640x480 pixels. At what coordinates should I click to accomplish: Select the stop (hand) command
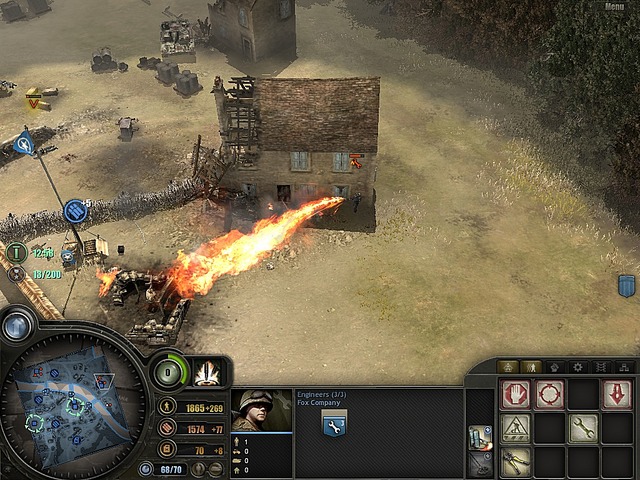pos(515,395)
